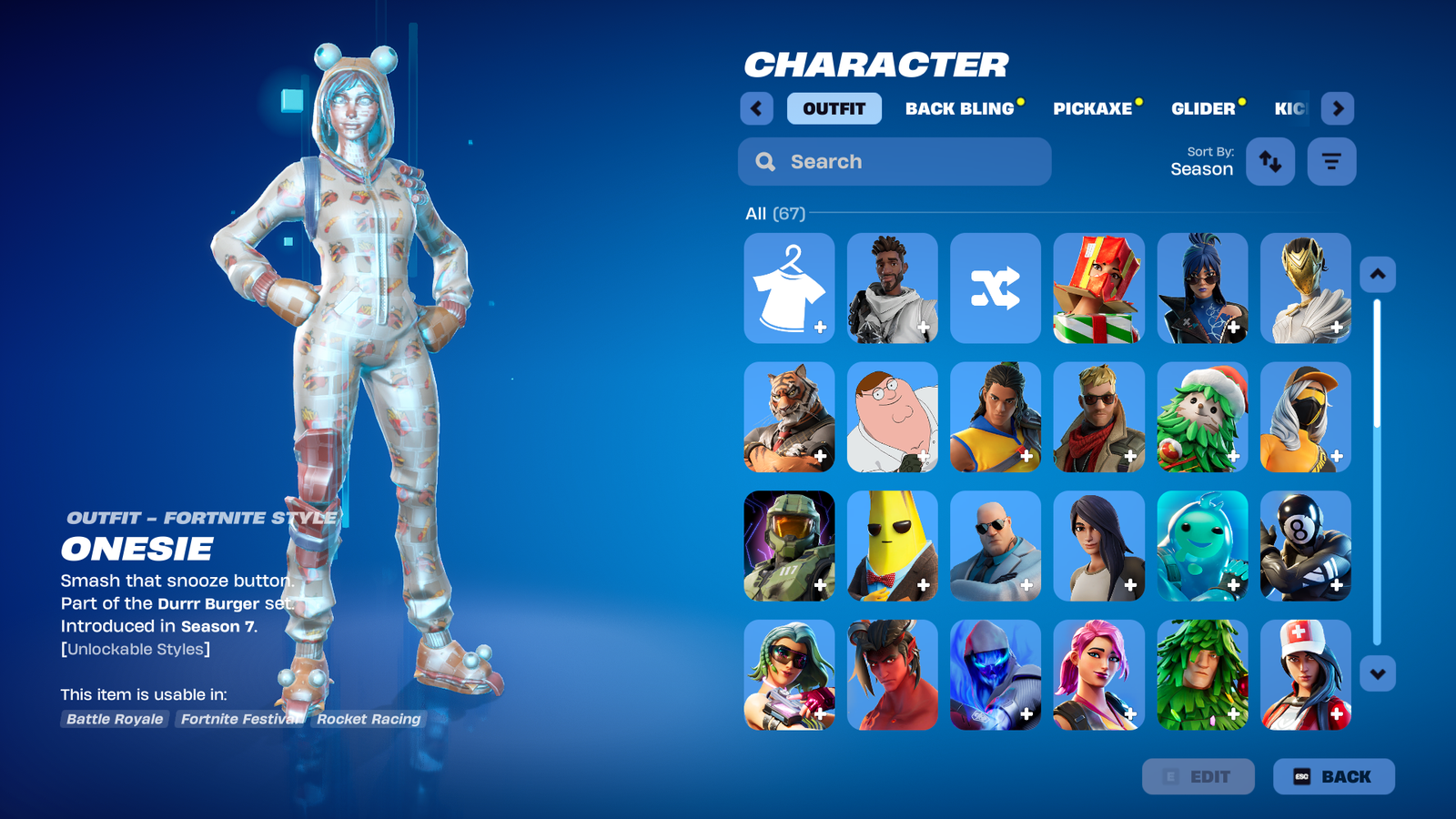
Task: Select the random shuffle outfit tile
Action: coord(996,288)
